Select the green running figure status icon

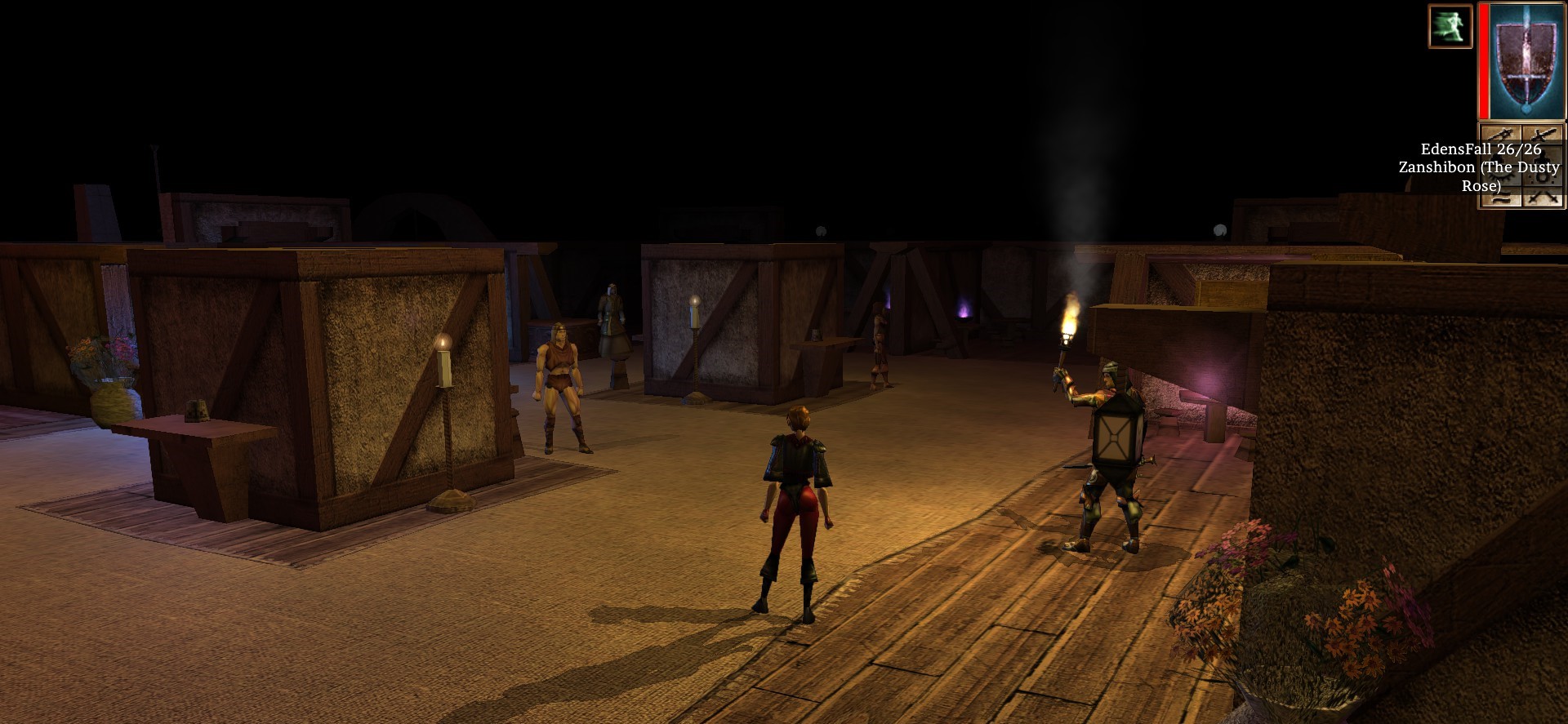[1450, 26]
